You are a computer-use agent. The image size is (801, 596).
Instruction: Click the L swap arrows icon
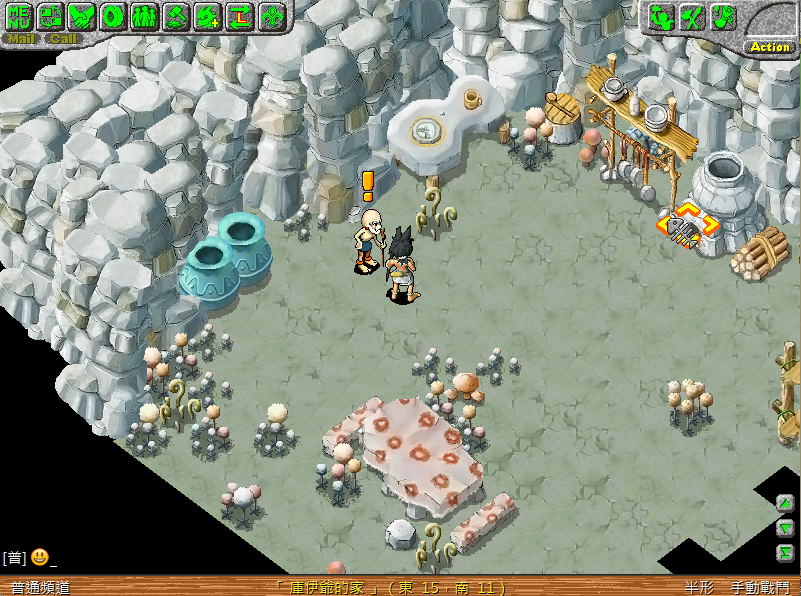[x=239, y=16]
